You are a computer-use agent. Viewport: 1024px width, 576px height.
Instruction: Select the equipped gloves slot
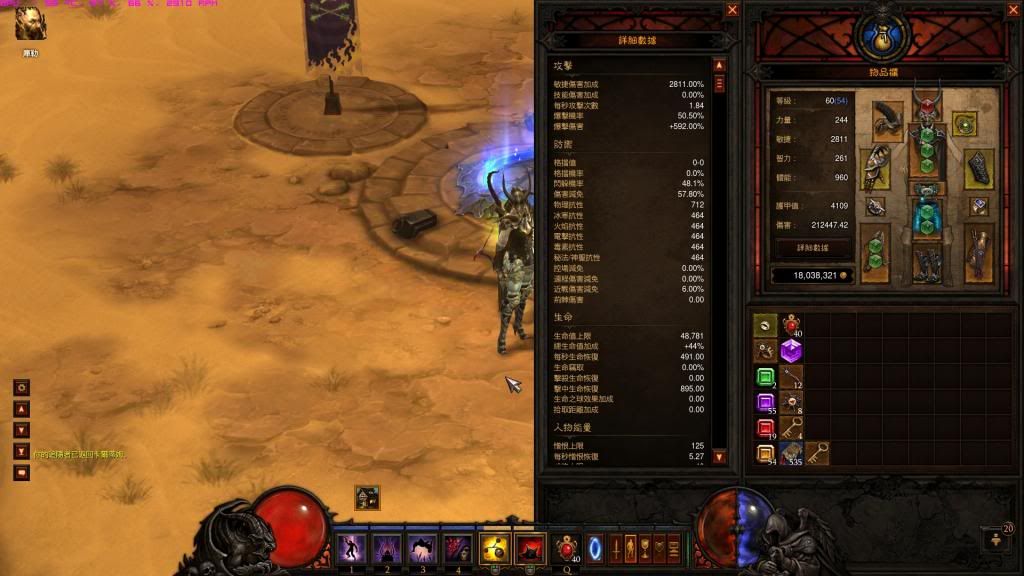[x=875, y=167]
